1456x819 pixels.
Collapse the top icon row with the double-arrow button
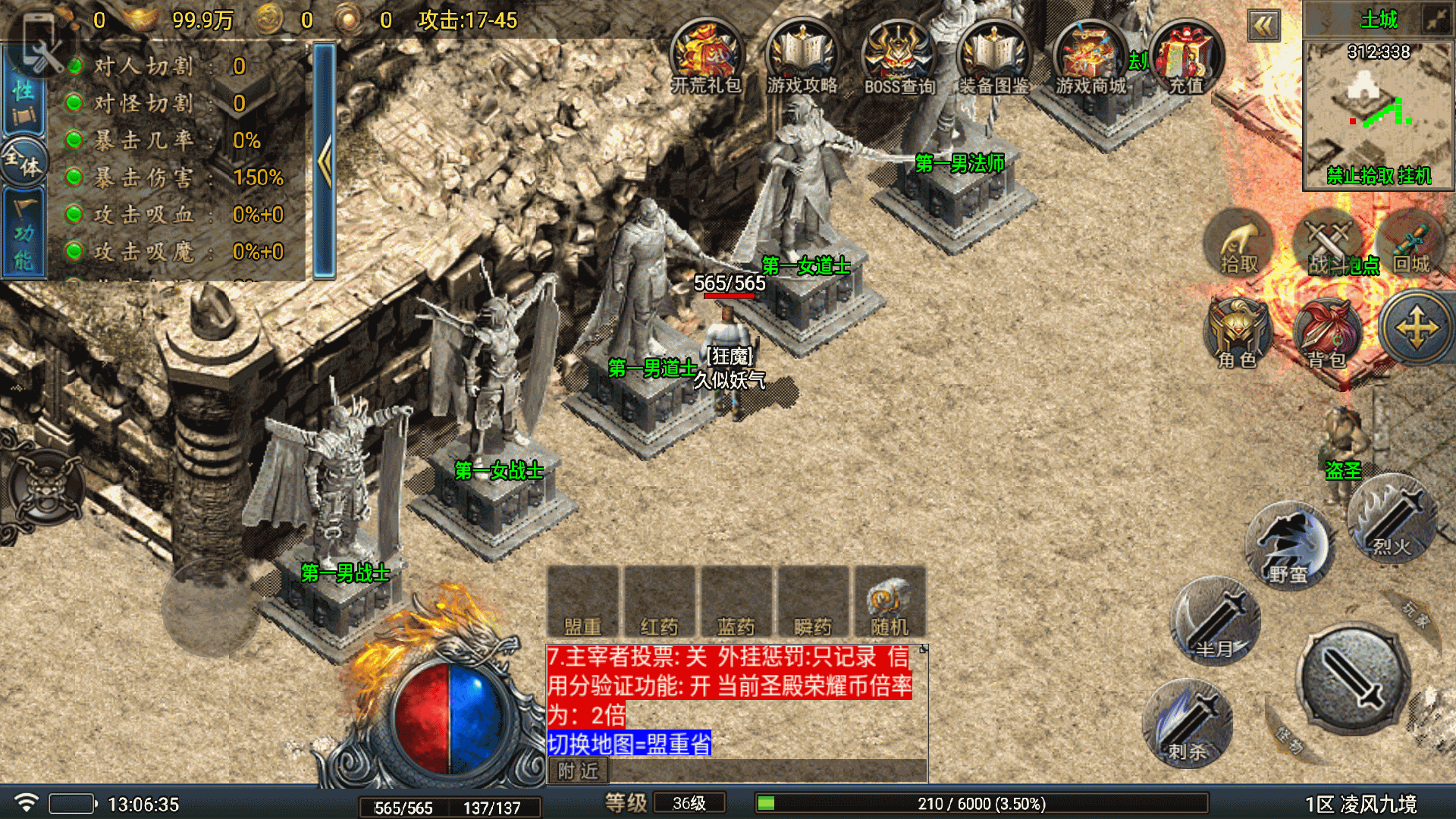[1264, 27]
